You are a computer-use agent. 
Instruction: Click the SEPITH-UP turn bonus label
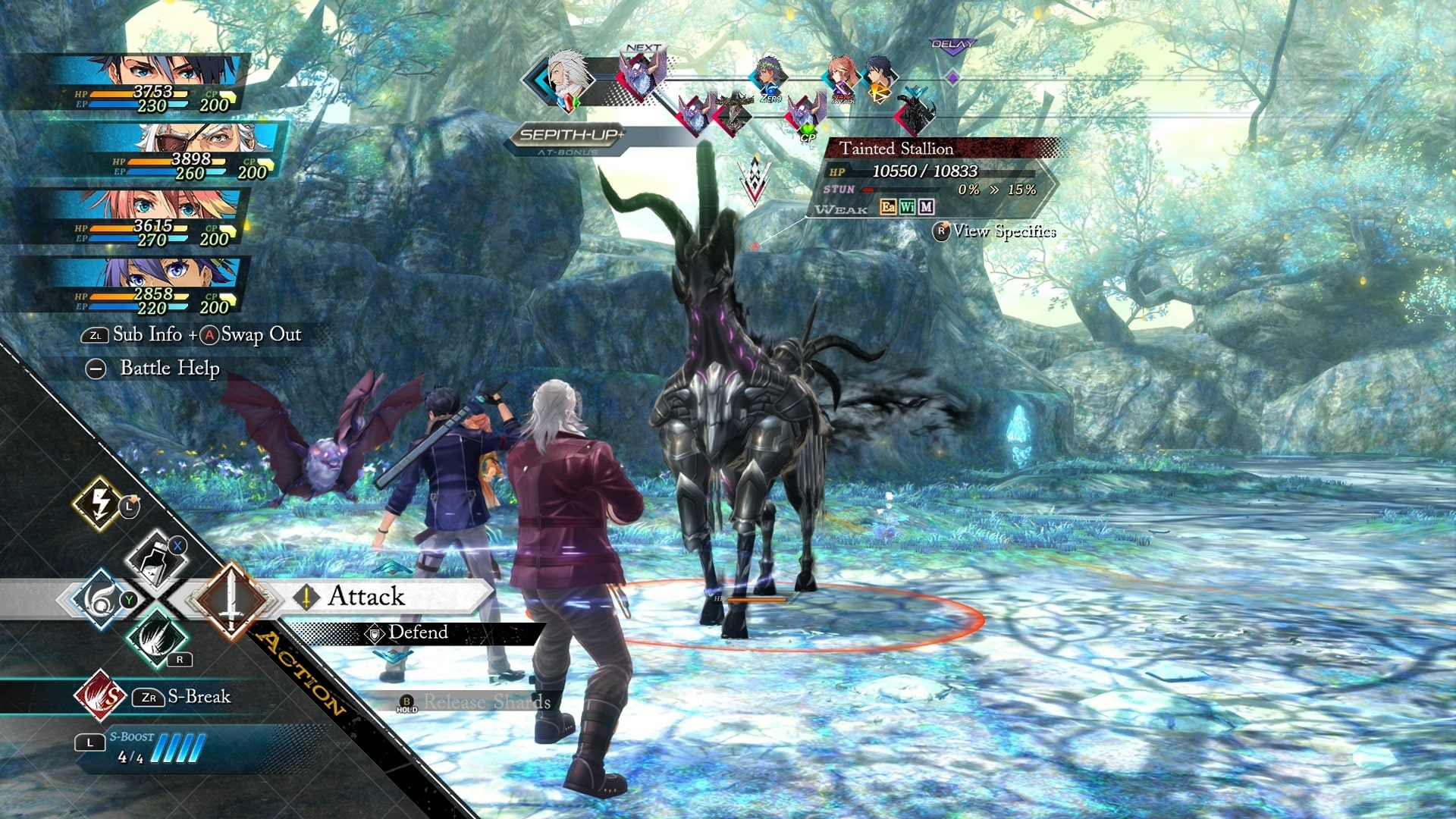[570, 136]
